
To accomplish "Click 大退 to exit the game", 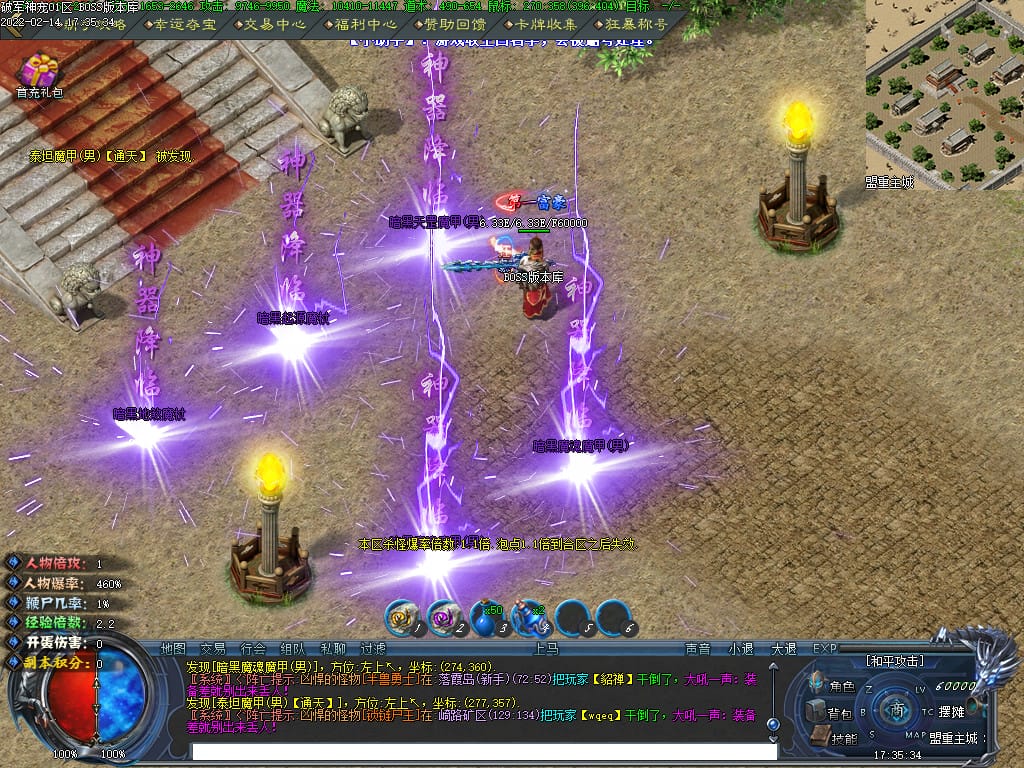I will [x=783, y=649].
